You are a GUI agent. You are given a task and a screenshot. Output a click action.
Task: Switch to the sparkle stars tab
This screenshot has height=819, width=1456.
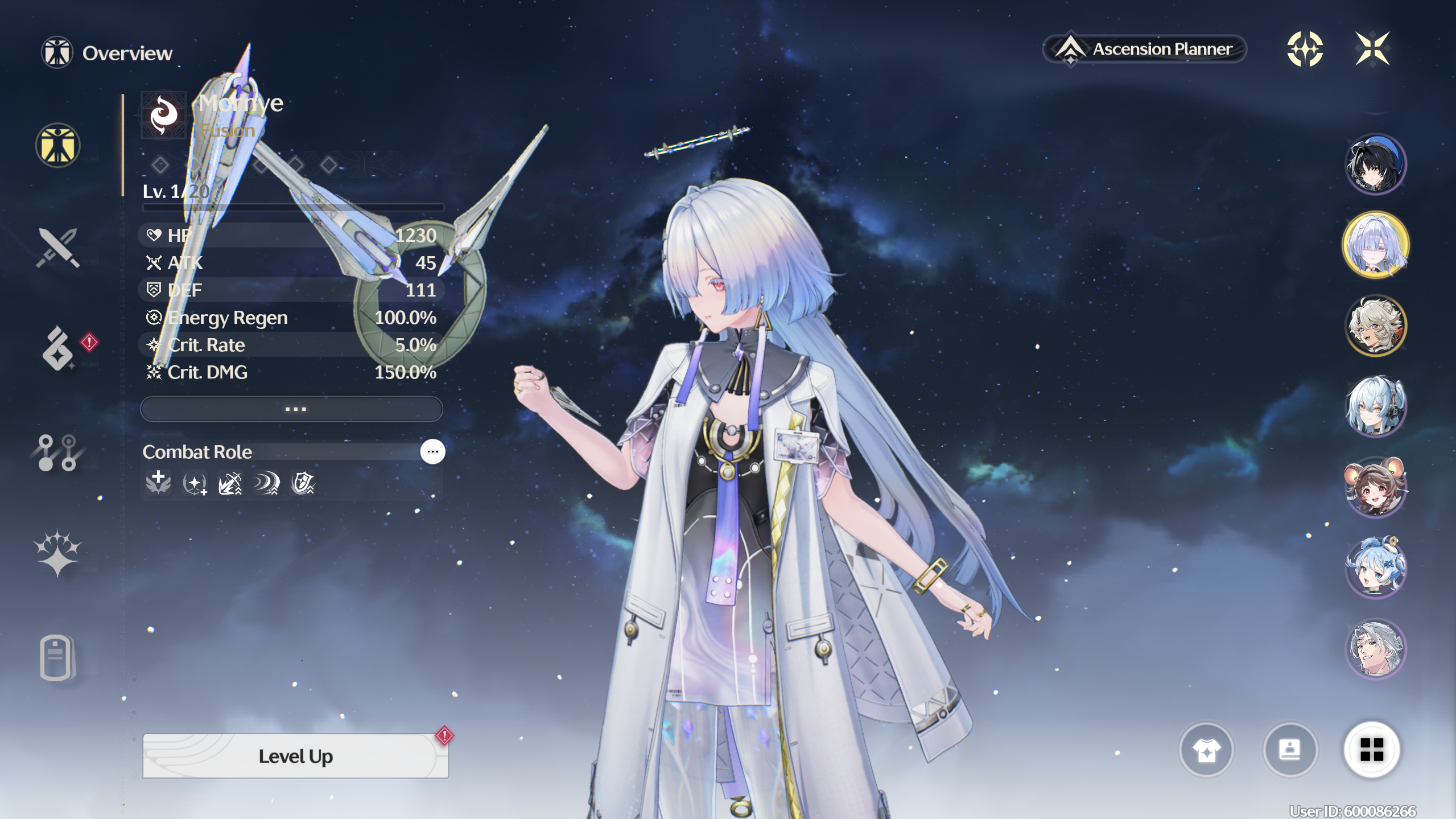click(x=57, y=553)
